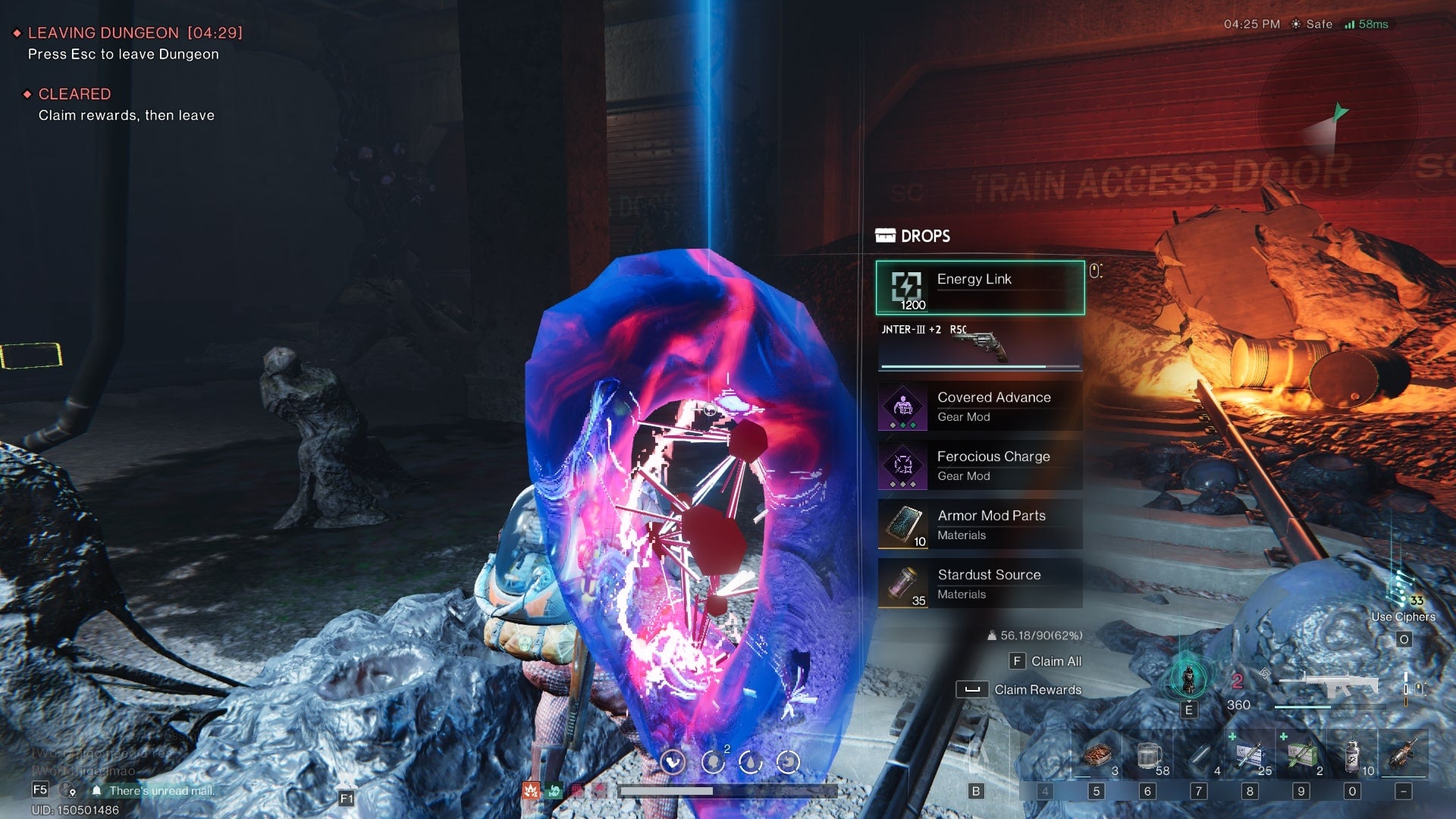The width and height of the screenshot is (1456, 819).
Task: Select the equipped rifle weapon display
Action: pos(1327,686)
